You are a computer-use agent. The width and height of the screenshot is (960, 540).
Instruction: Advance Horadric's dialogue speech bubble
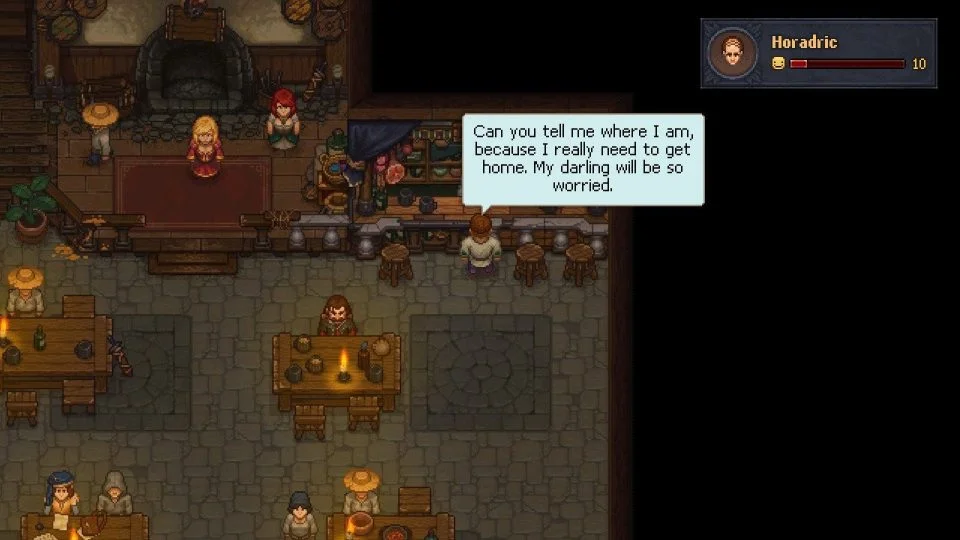pyautogui.click(x=583, y=159)
